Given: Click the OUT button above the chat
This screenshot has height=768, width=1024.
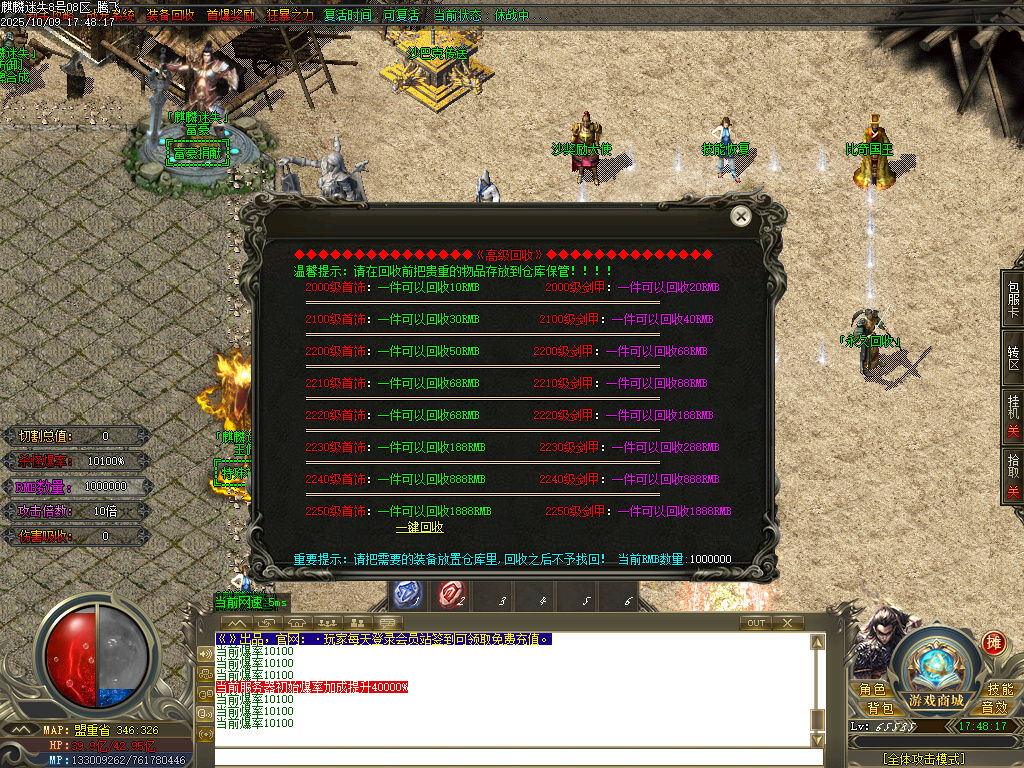Looking at the screenshot, I should (756, 623).
